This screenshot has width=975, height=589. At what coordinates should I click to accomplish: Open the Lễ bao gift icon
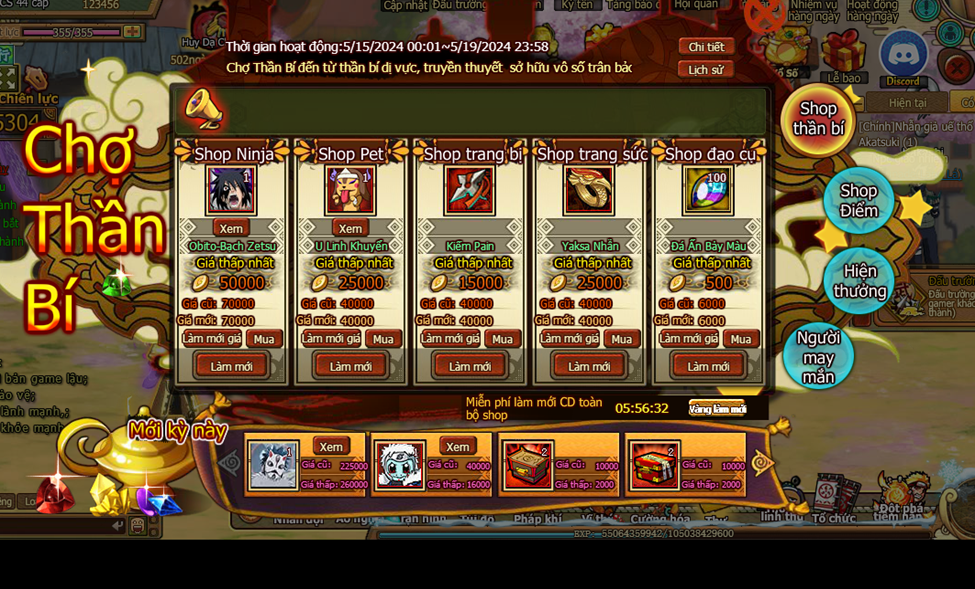tap(844, 56)
